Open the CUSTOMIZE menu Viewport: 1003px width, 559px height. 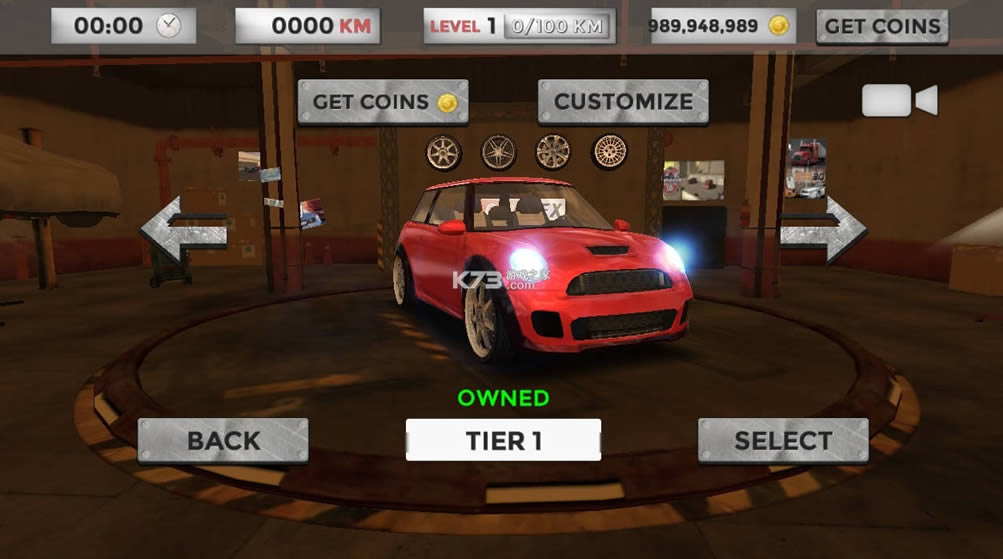623,102
